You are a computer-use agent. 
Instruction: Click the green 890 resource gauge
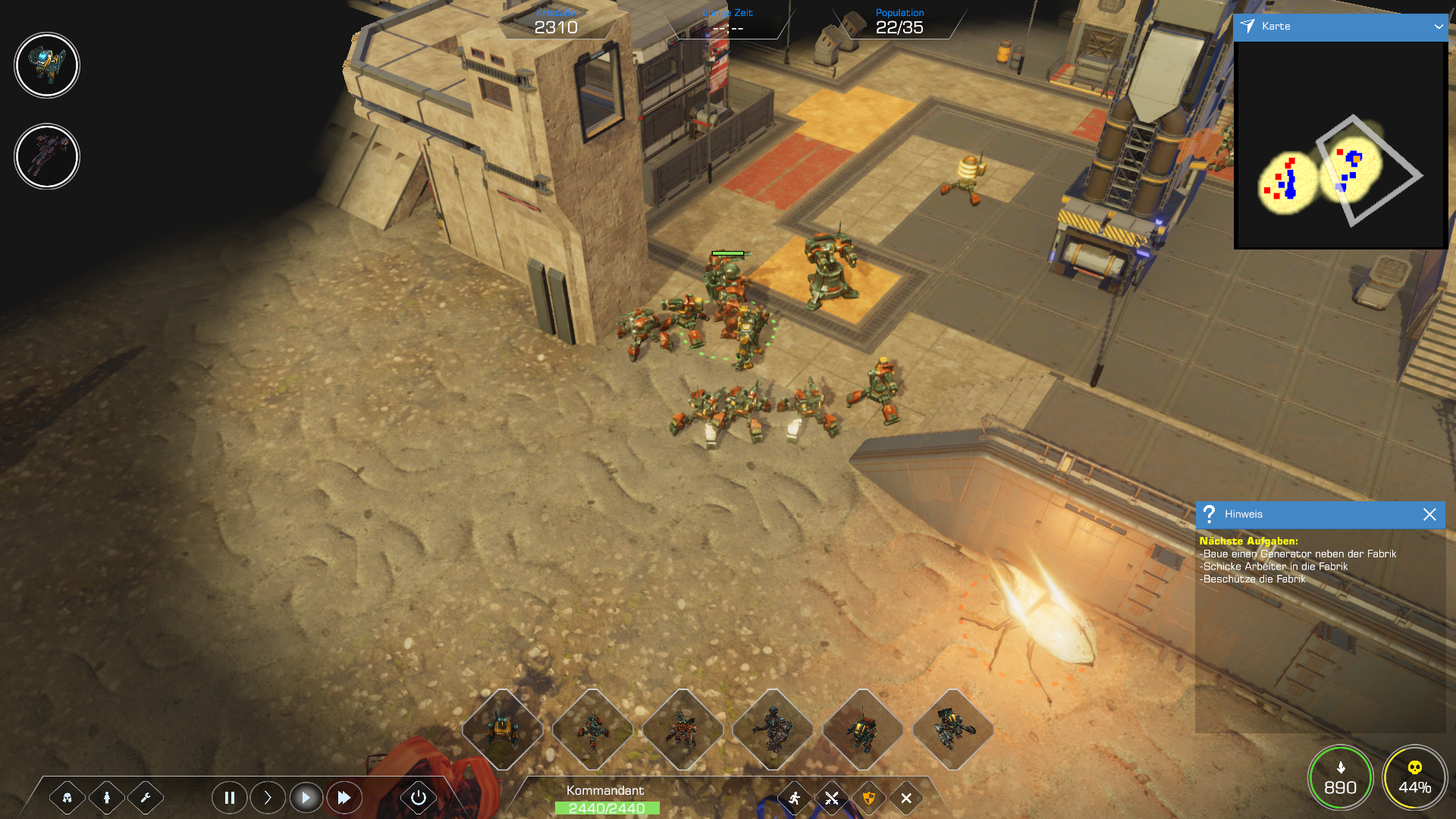tap(1340, 778)
